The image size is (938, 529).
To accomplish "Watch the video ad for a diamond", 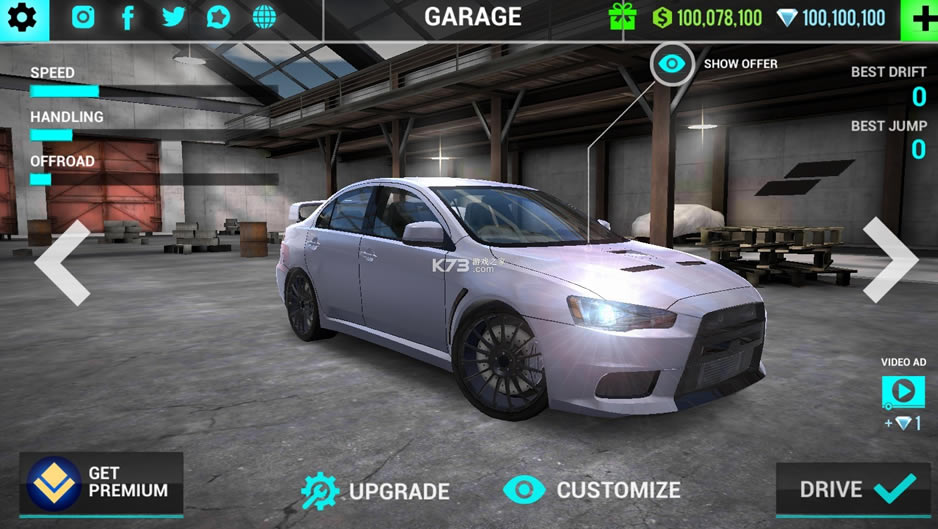I will [902, 391].
